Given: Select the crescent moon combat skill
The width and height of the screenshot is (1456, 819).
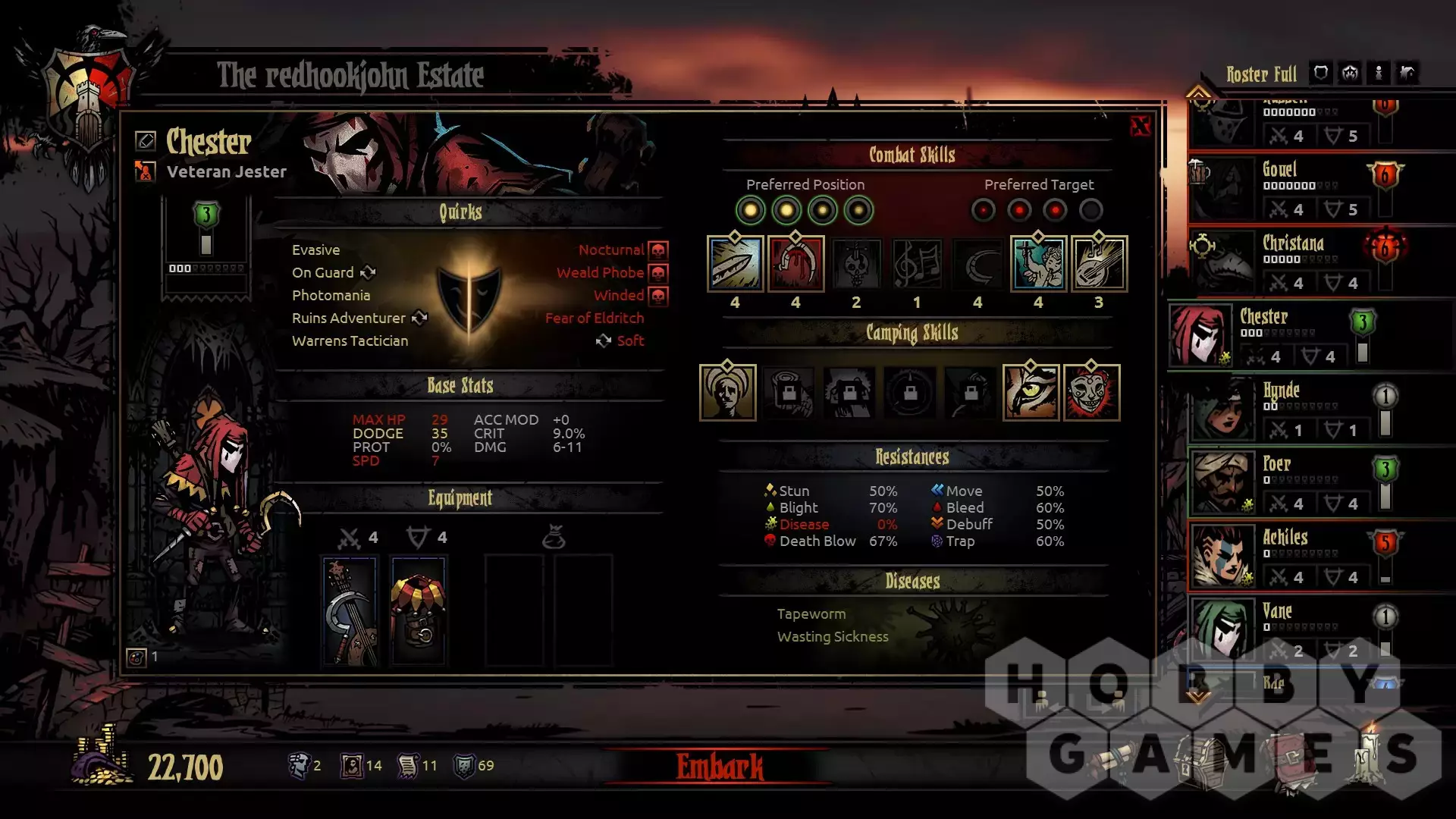Looking at the screenshot, I should (977, 264).
